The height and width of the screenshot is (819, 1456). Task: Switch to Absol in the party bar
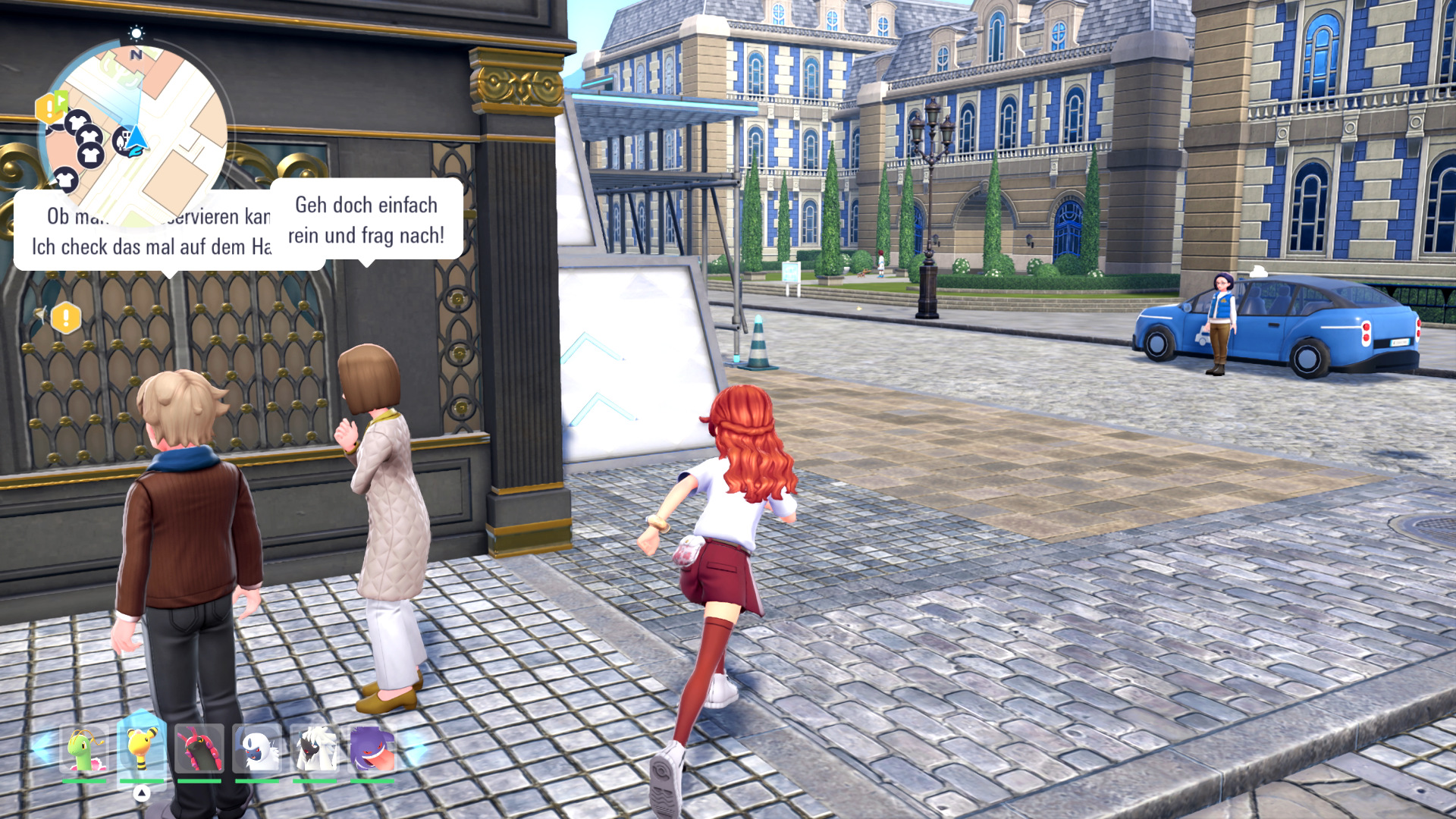pos(257,748)
